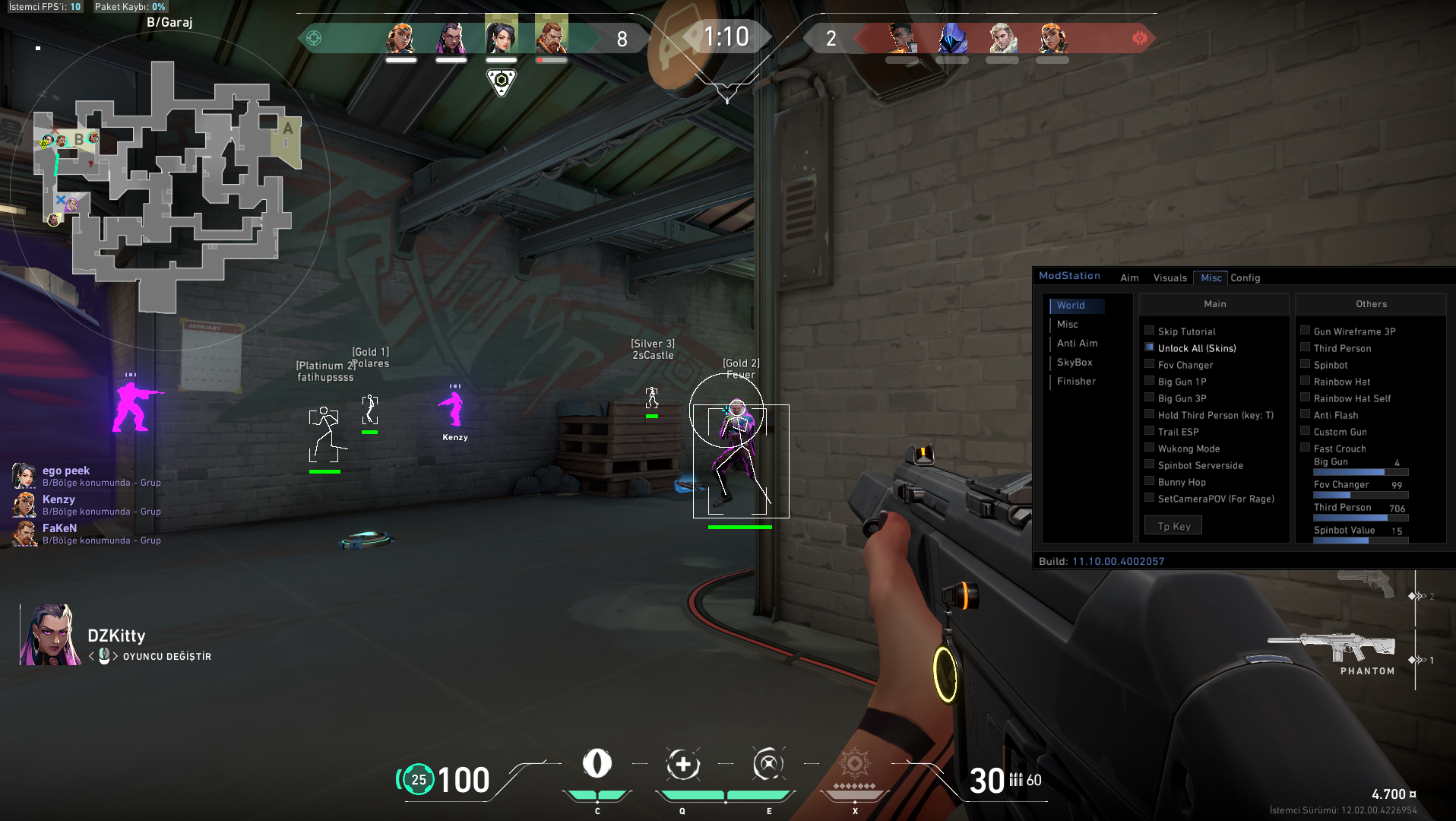Switch to the Aim tab in ModStation

click(1129, 278)
